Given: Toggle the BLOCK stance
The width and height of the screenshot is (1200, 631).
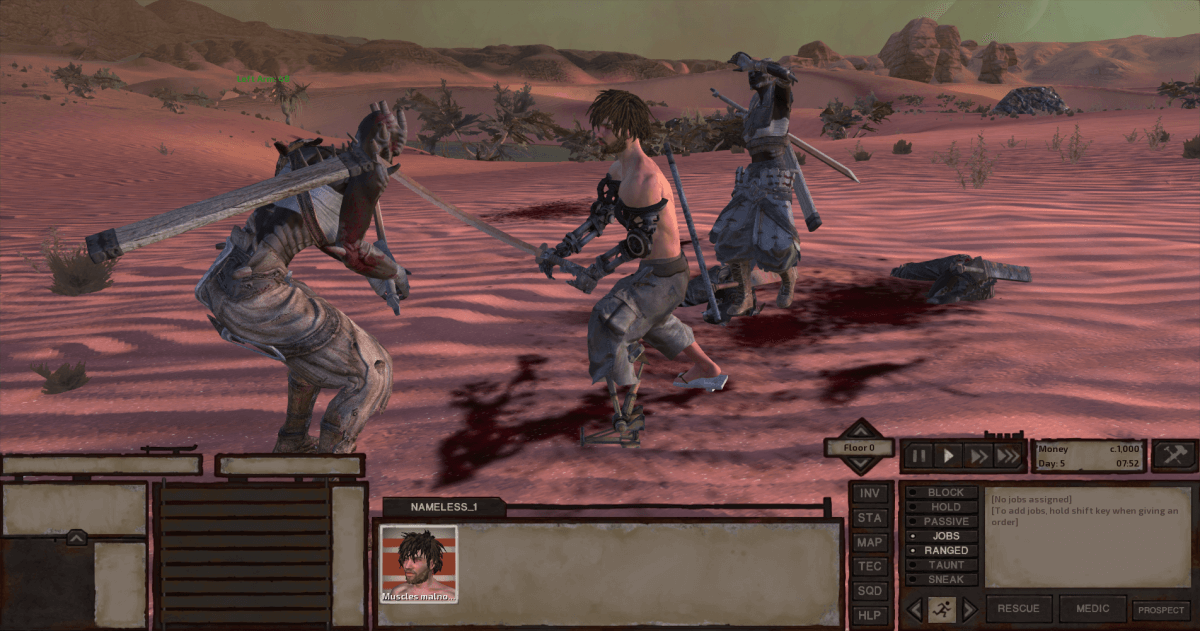Looking at the screenshot, I should click(940, 493).
